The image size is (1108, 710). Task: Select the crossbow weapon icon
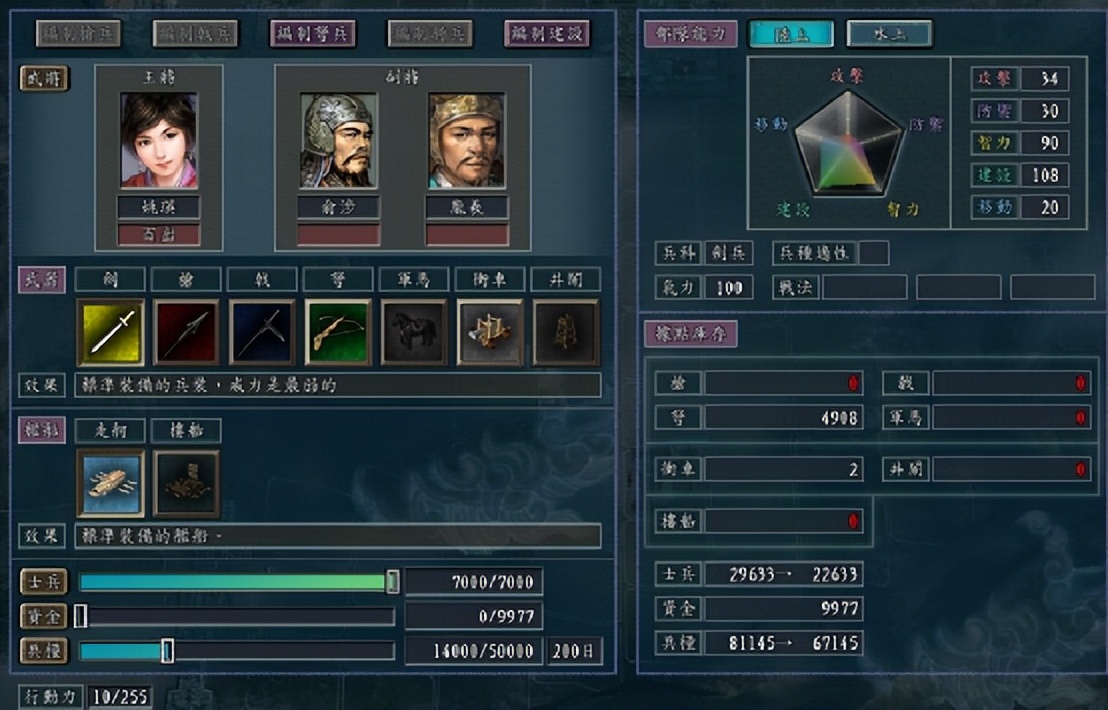[338, 332]
